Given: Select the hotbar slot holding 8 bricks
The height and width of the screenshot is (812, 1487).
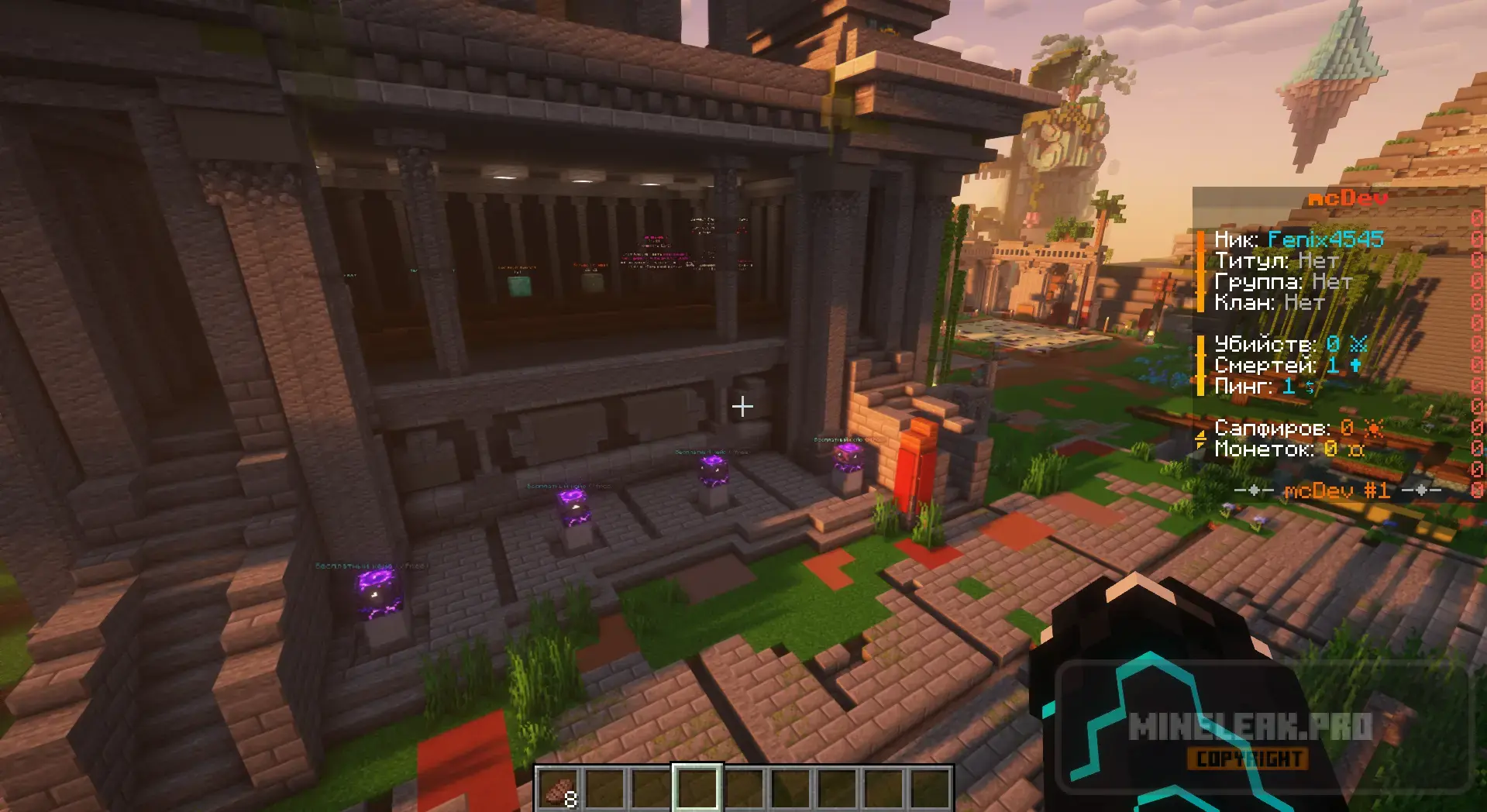Looking at the screenshot, I should click(559, 789).
